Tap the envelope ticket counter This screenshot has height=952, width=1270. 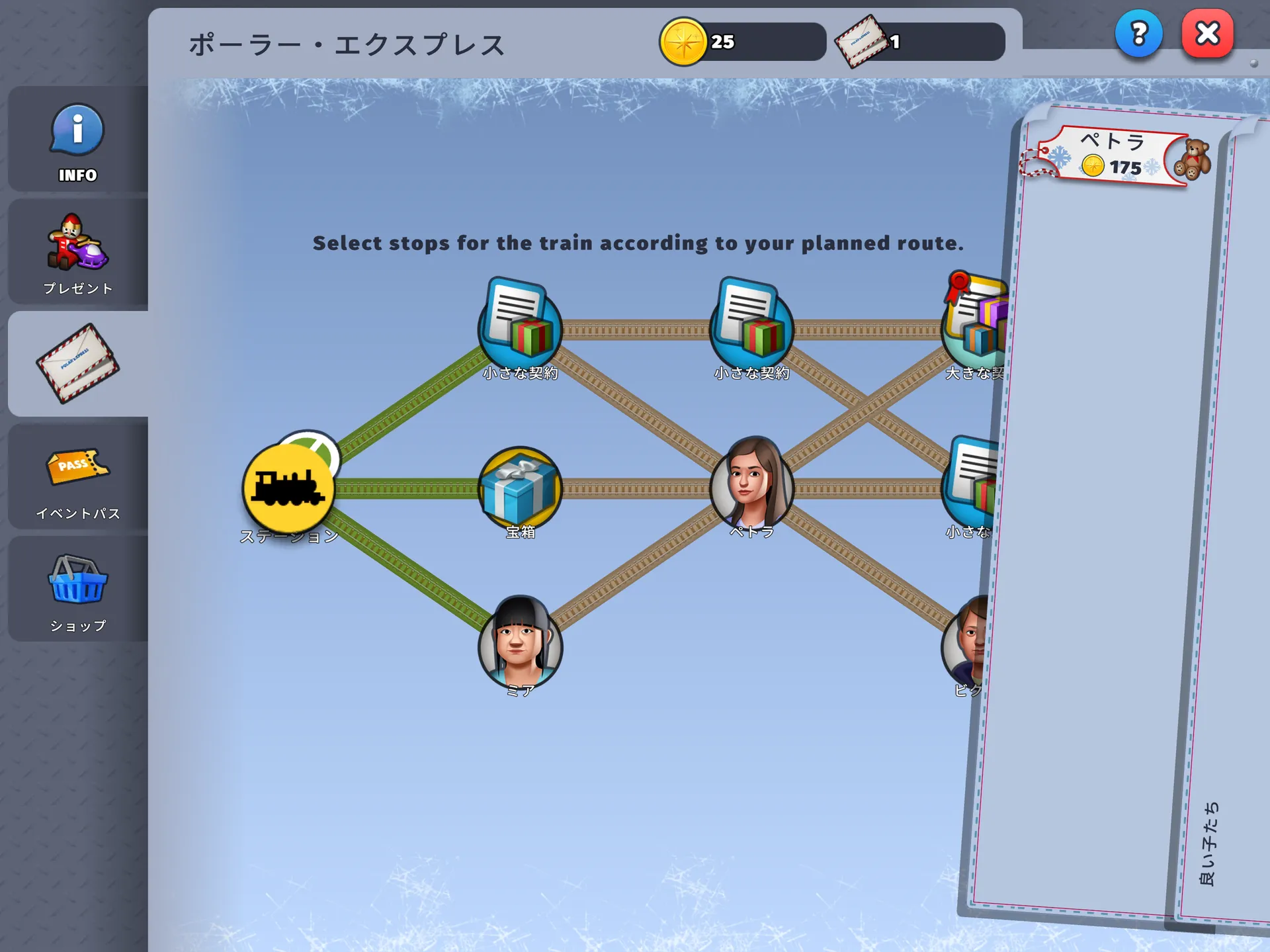click(x=921, y=42)
